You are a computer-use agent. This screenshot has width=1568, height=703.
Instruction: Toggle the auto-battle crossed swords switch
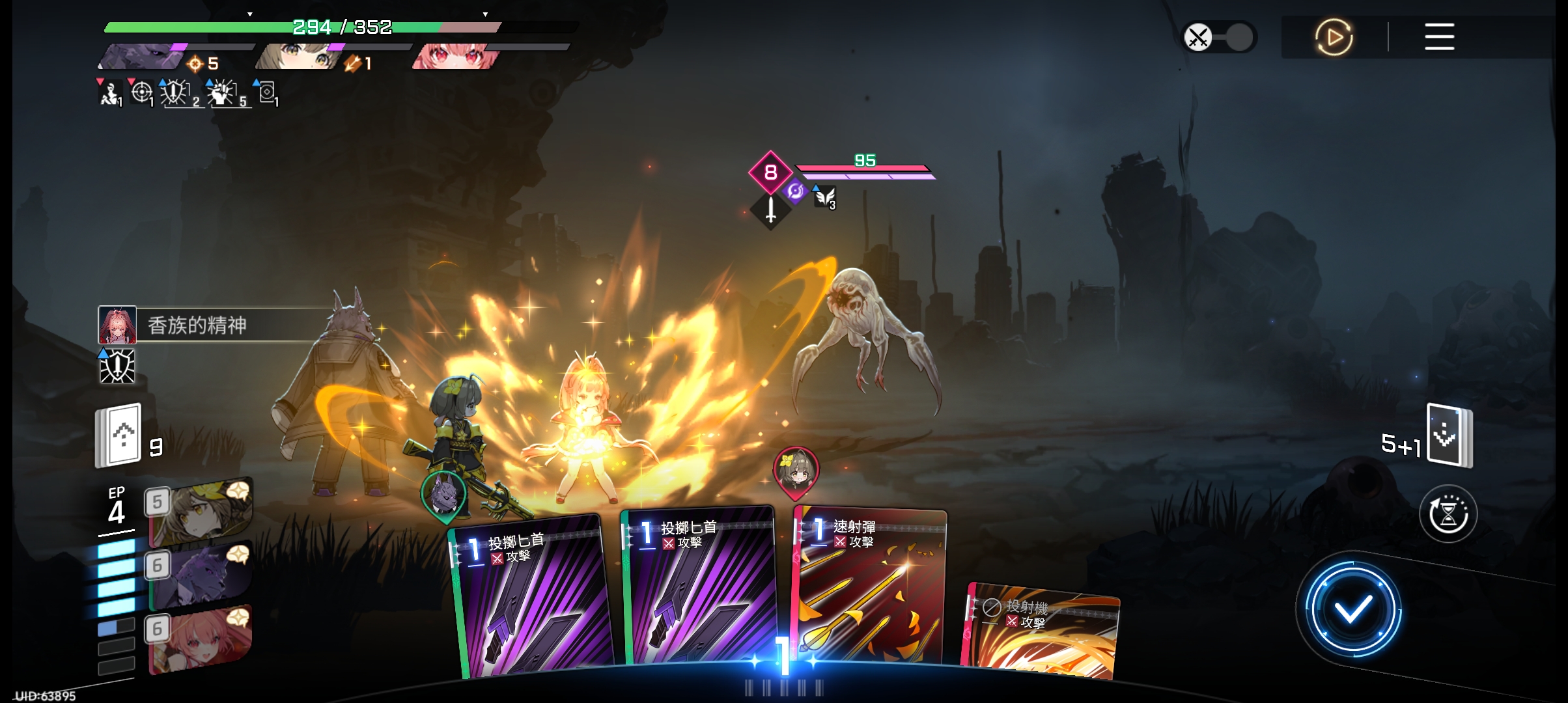[1218, 37]
